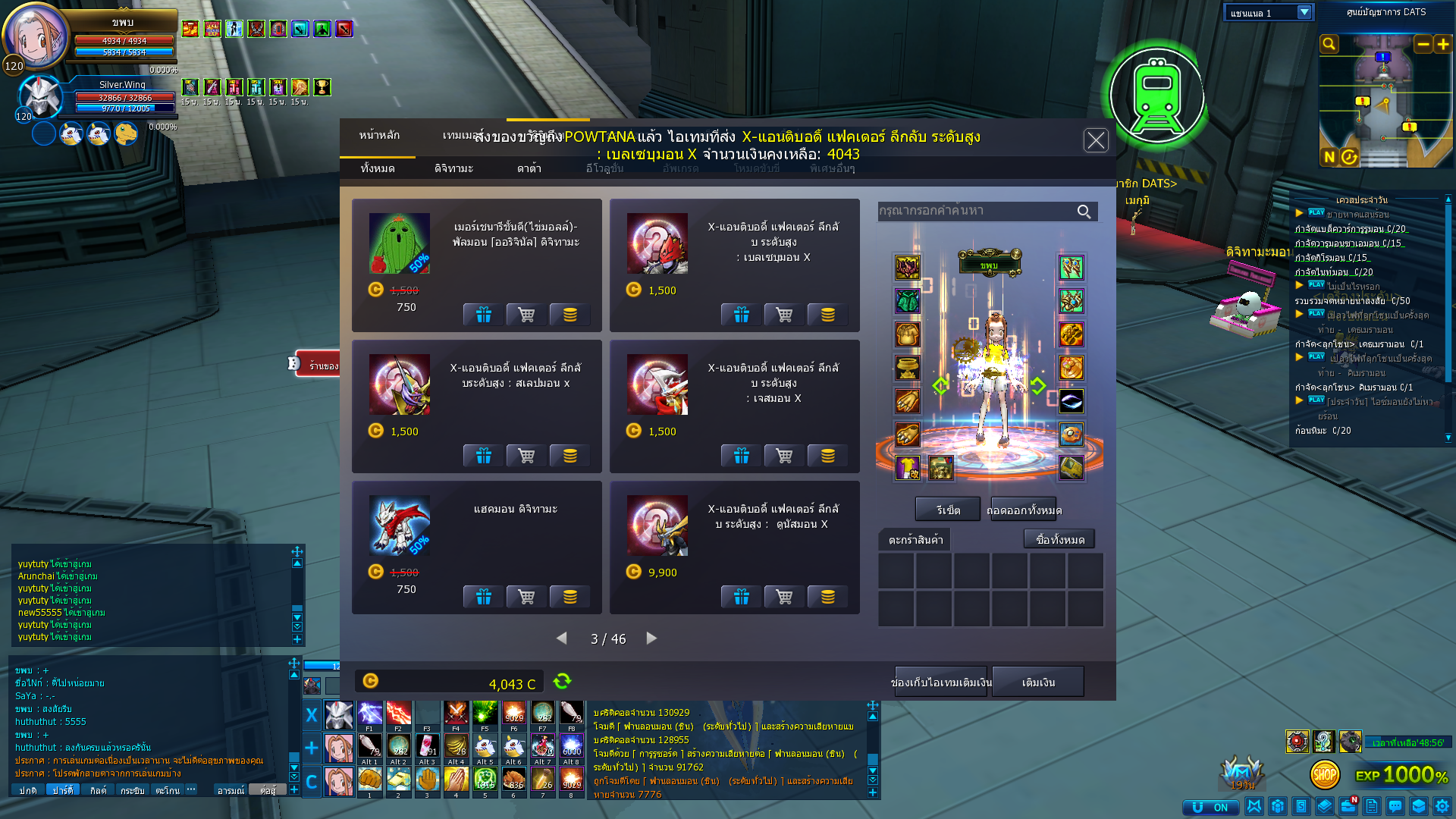Image resolution: width=1456 pixels, height=819 pixels.
Task: Close the cash shop window
Action: coord(1096,140)
